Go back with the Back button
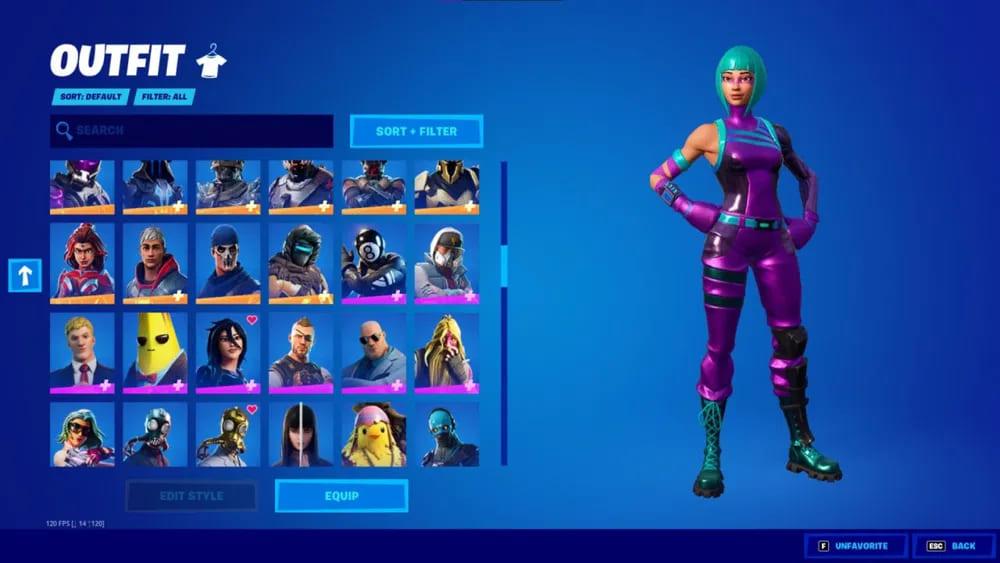The image size is (1000, 563). pyautogui.click(x=953, y=546)
